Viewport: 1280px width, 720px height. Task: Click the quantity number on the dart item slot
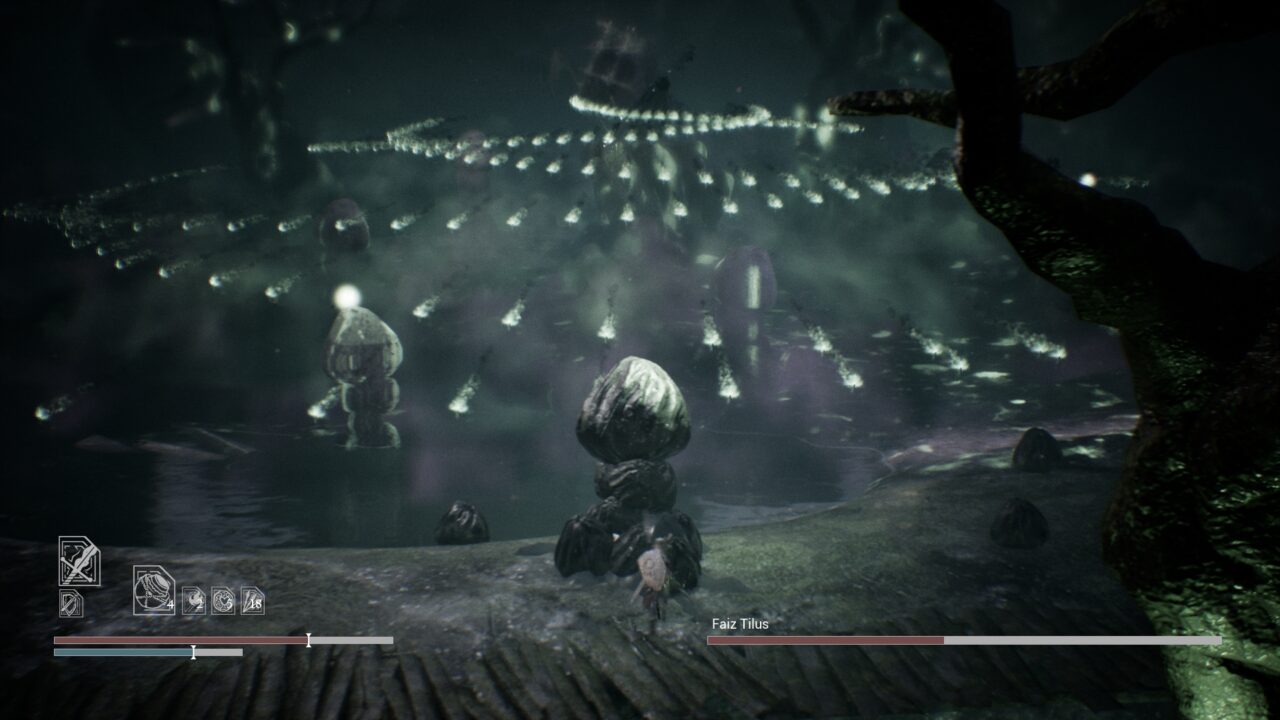tap(256, 603)
